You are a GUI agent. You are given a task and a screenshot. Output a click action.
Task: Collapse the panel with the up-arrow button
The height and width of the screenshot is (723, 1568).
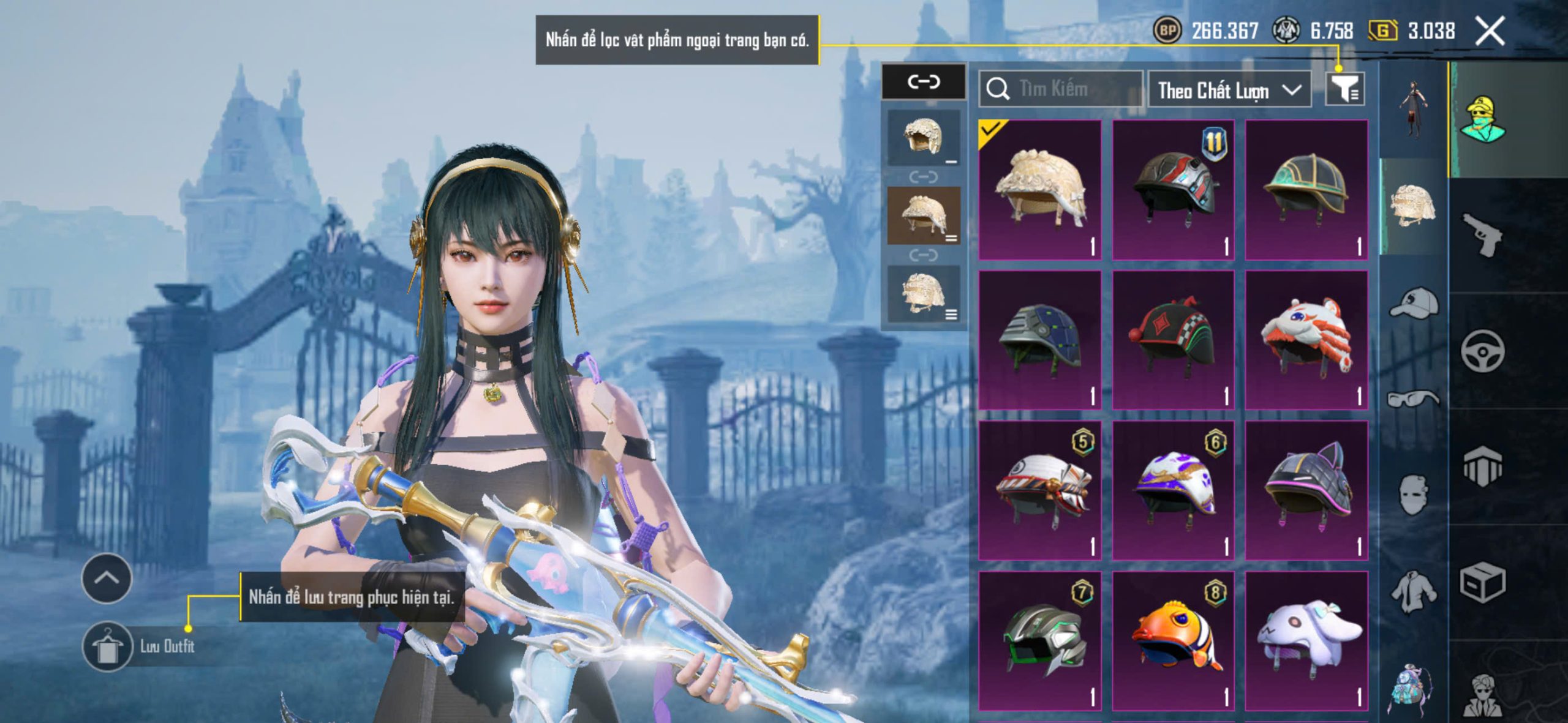[x=107, y=578]
